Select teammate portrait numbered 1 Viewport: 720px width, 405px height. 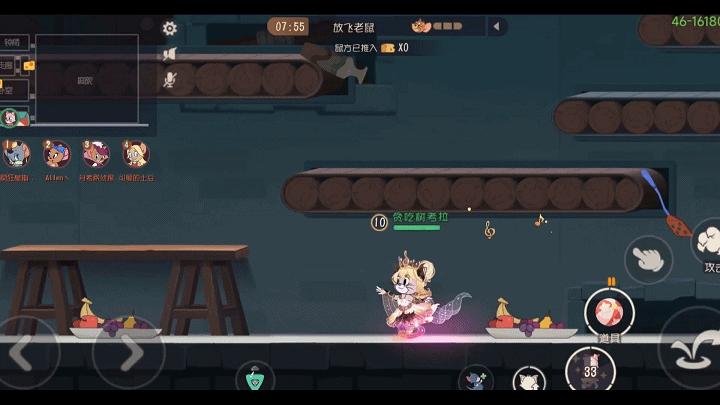(x=17, y=155)
